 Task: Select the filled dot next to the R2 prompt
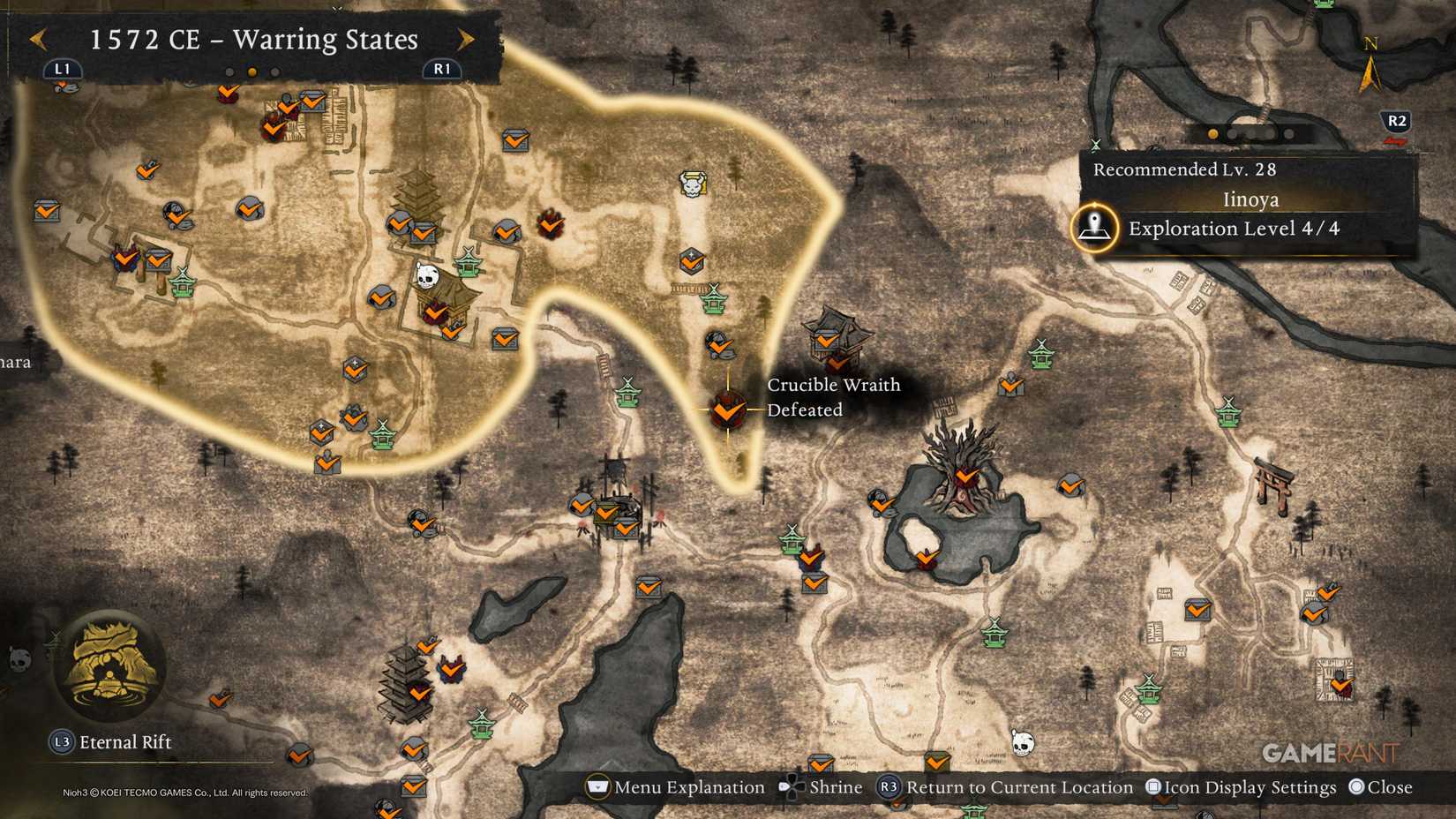(1215, 132)
